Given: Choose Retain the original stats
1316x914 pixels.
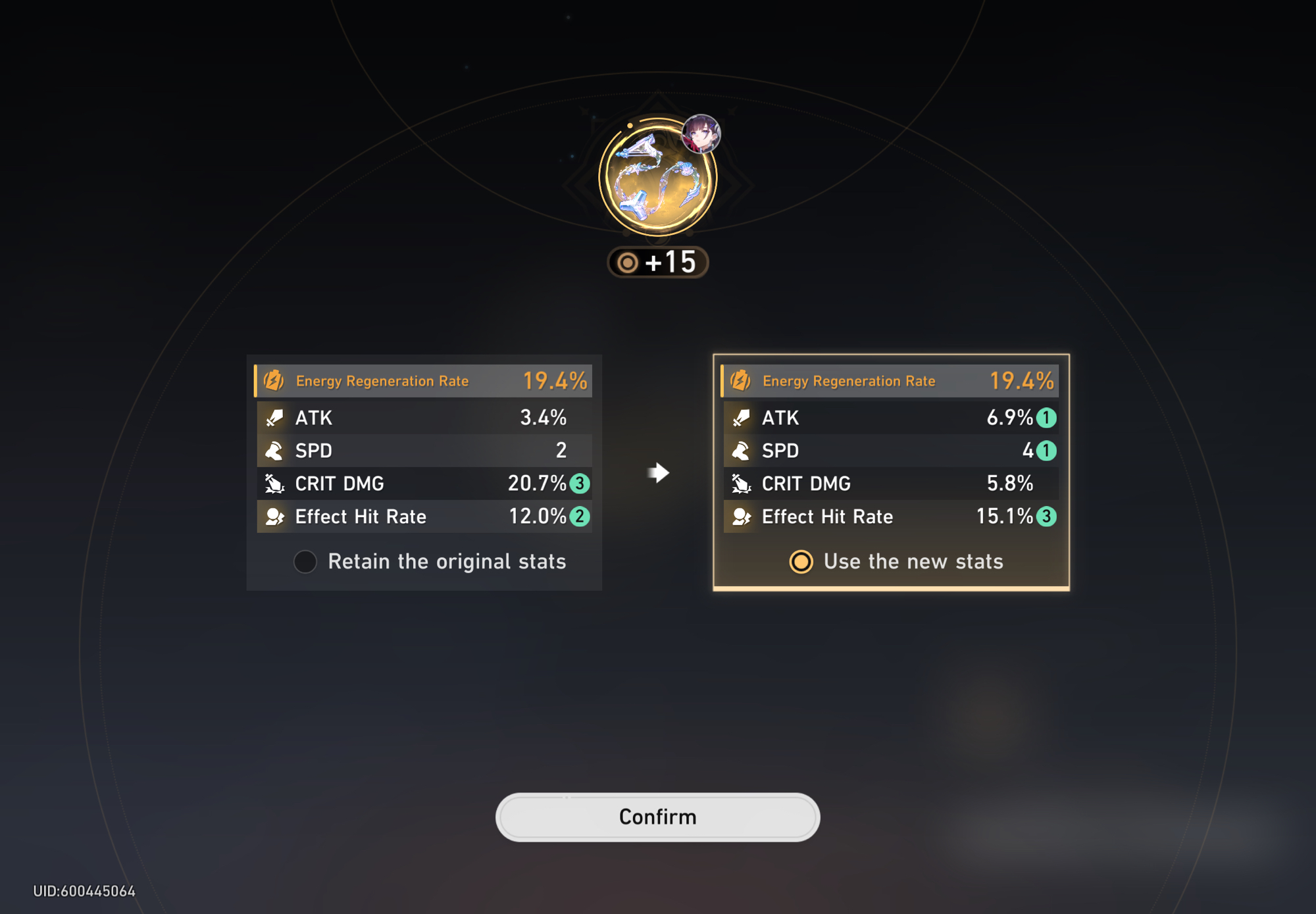Looking at the screenshot, I should pyautogui.click(x=305, y=561).
